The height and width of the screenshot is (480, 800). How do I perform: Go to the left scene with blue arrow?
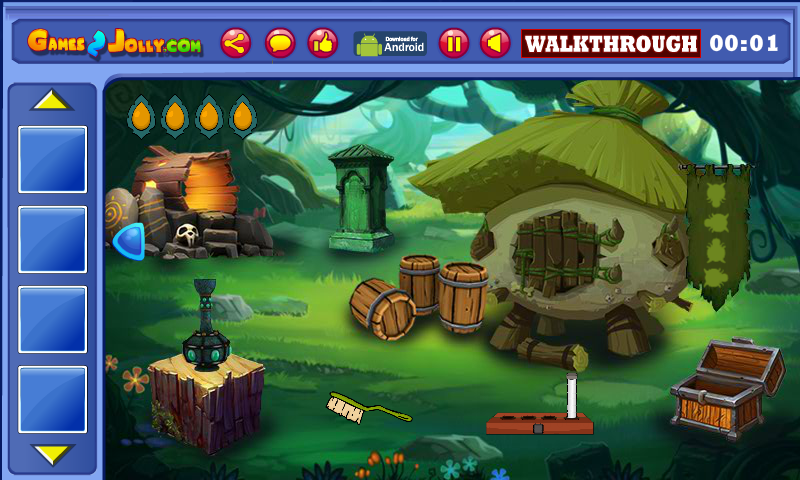click(x=127, y=241)
